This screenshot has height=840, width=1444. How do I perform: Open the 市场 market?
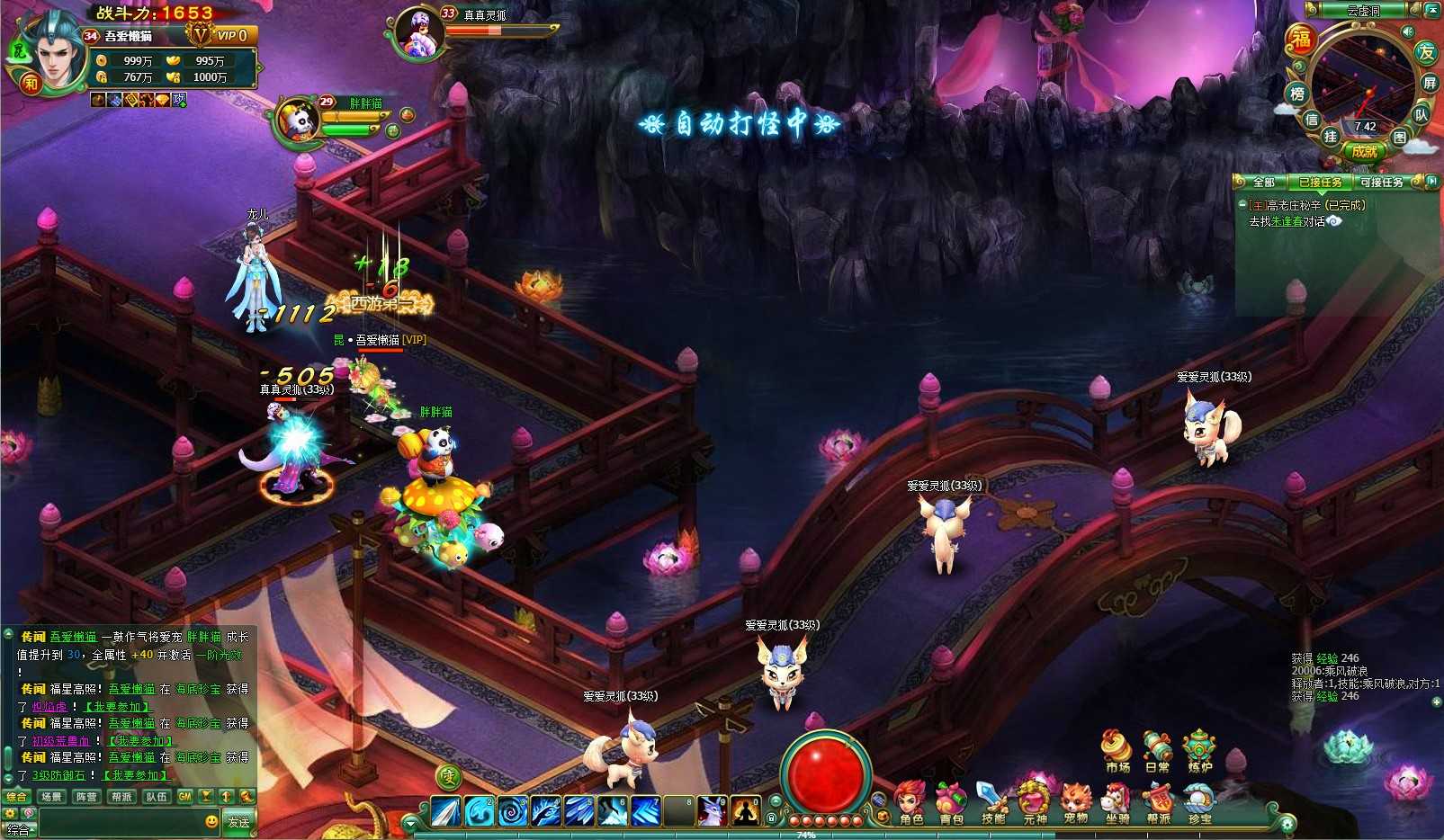coord(1117,752)
